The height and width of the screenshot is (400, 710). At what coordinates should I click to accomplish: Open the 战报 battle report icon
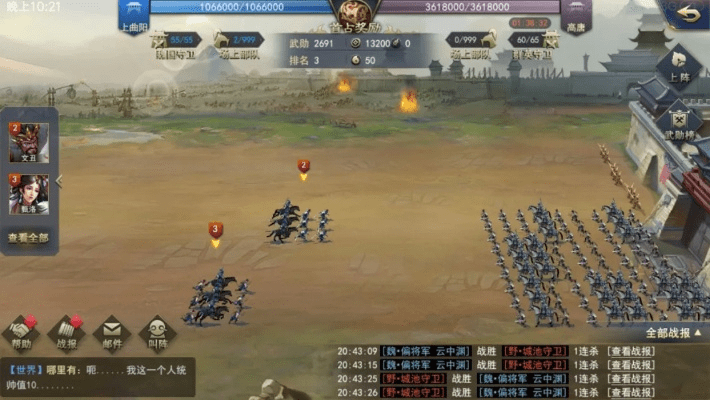(x=66, y=331)
